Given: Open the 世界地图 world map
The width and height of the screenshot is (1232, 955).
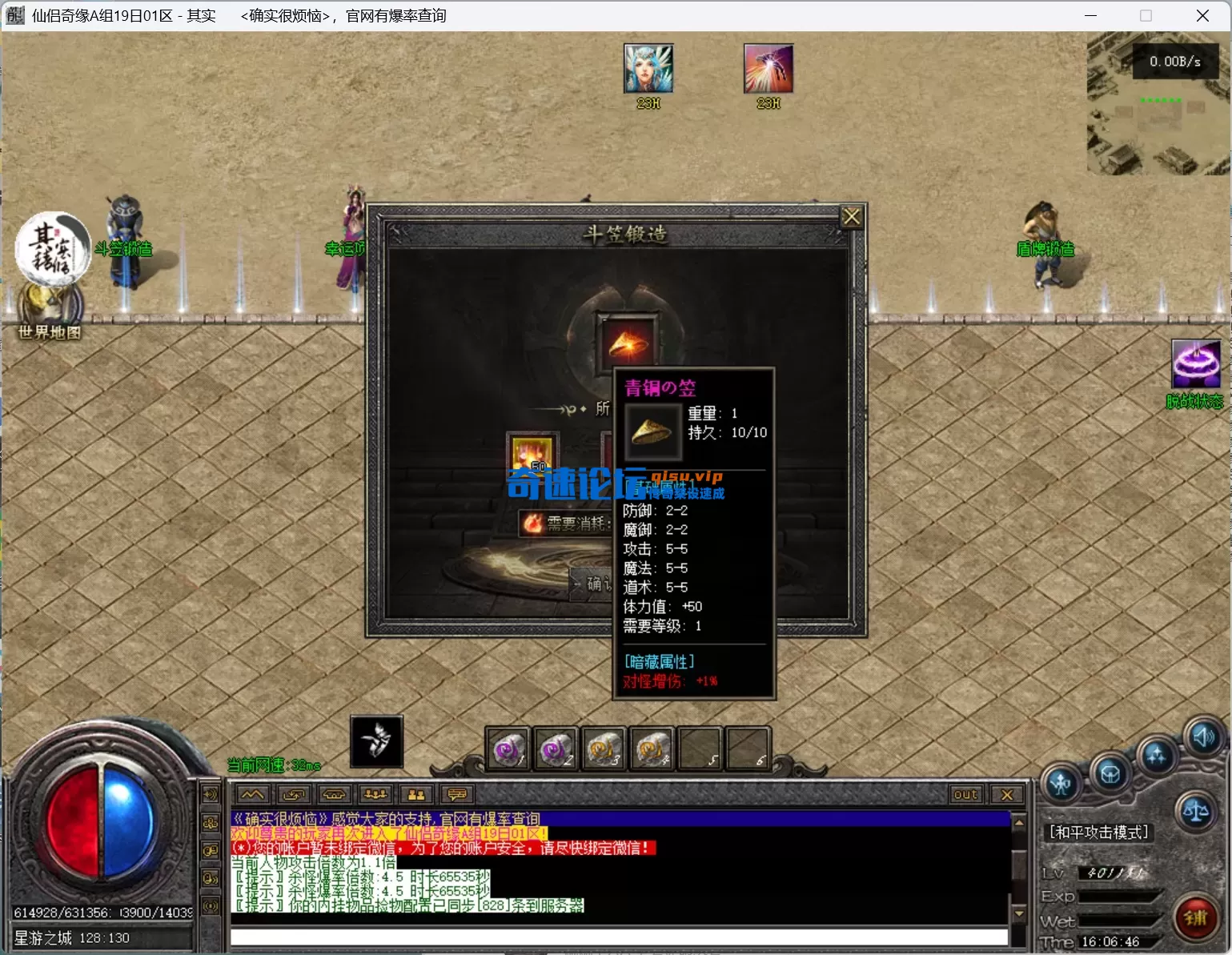Looking at the screenshot, I should 50,307.
